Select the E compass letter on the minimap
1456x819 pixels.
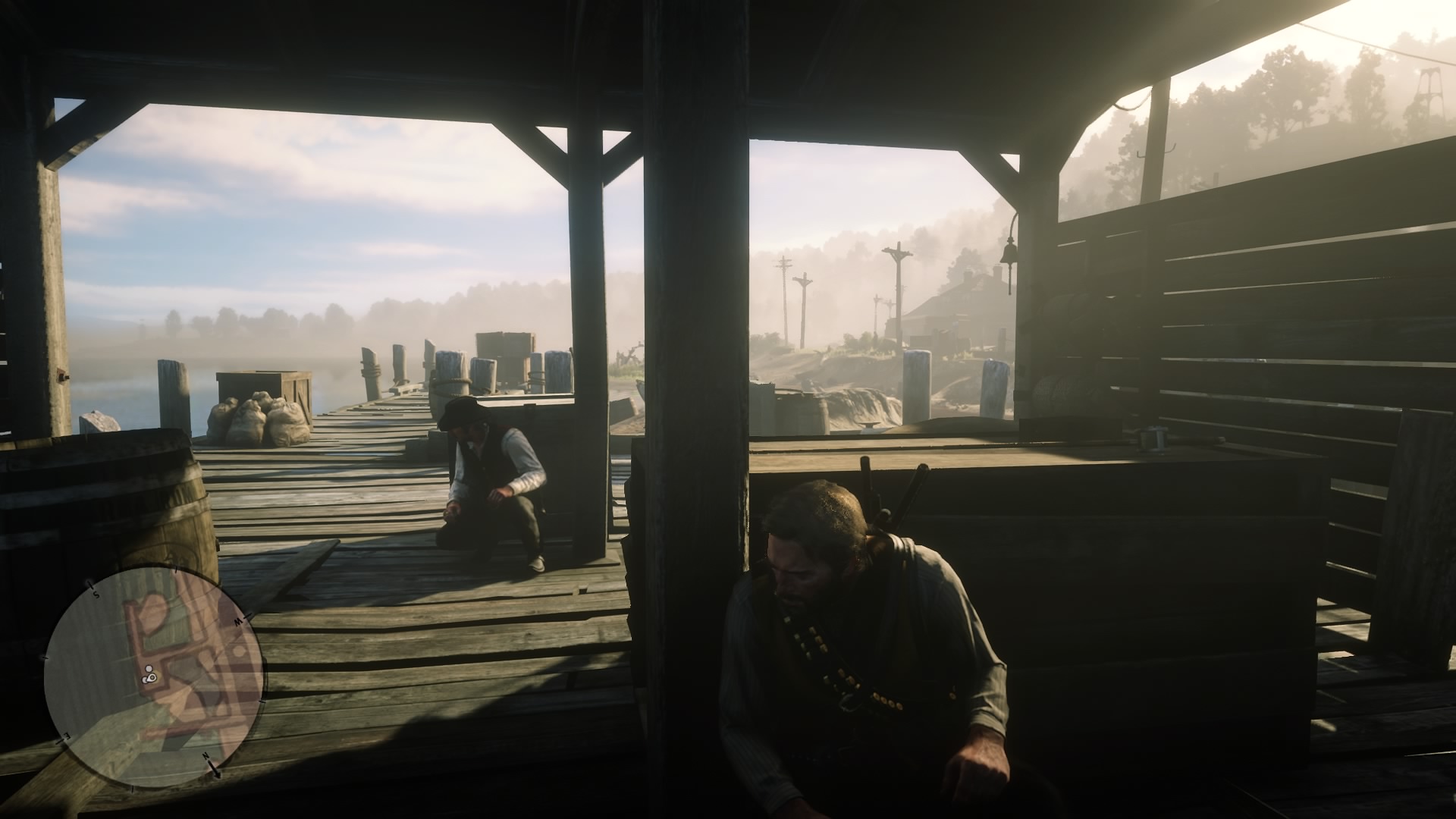click(66, 736)
